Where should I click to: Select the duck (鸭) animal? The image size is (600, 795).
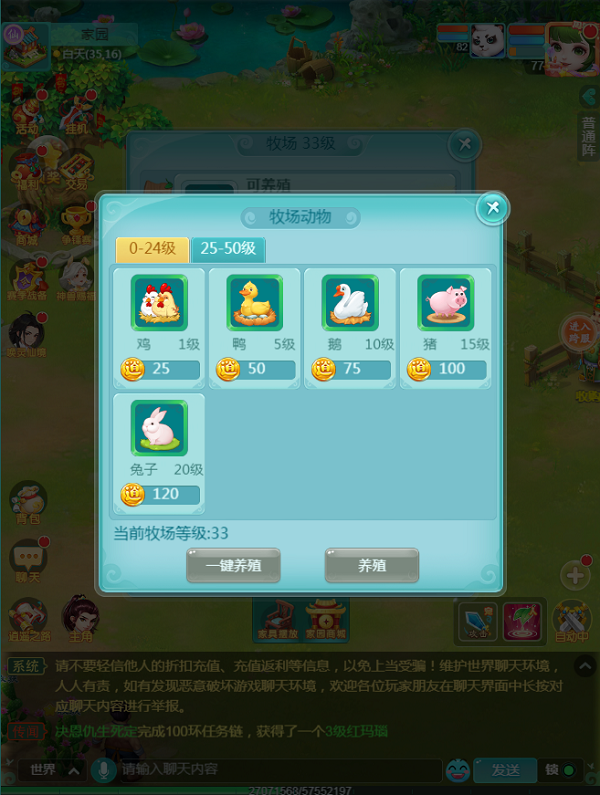click(255, 304)
